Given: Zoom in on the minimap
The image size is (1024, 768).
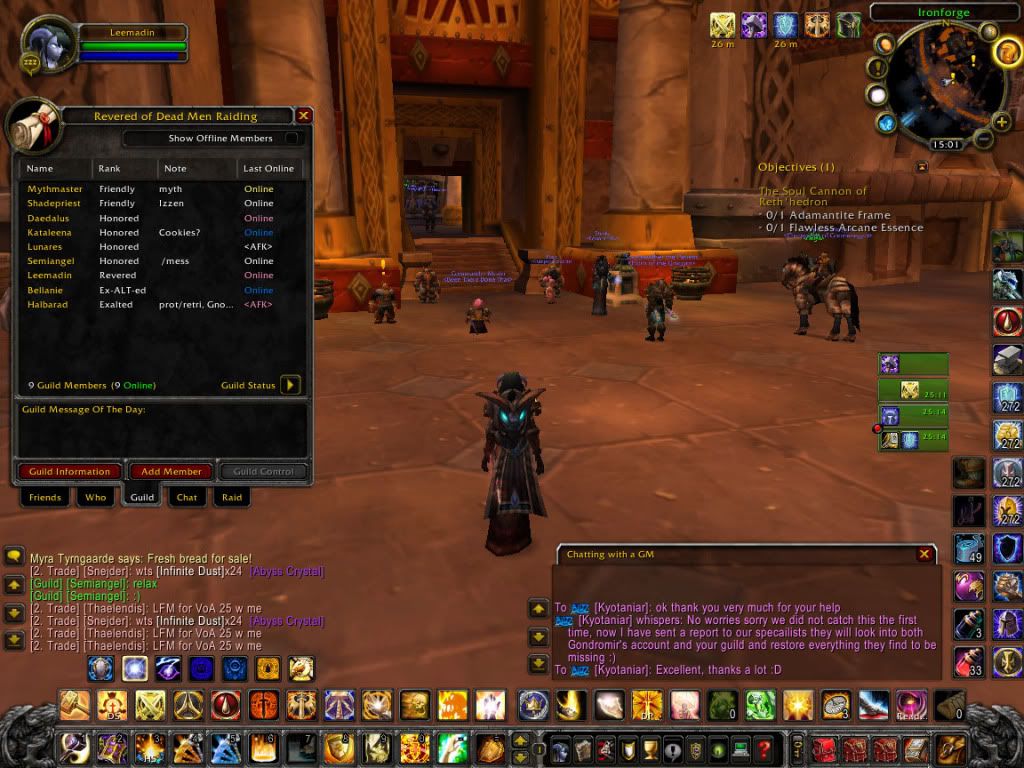Looking at the screenshot, I should coord(1001,122).
